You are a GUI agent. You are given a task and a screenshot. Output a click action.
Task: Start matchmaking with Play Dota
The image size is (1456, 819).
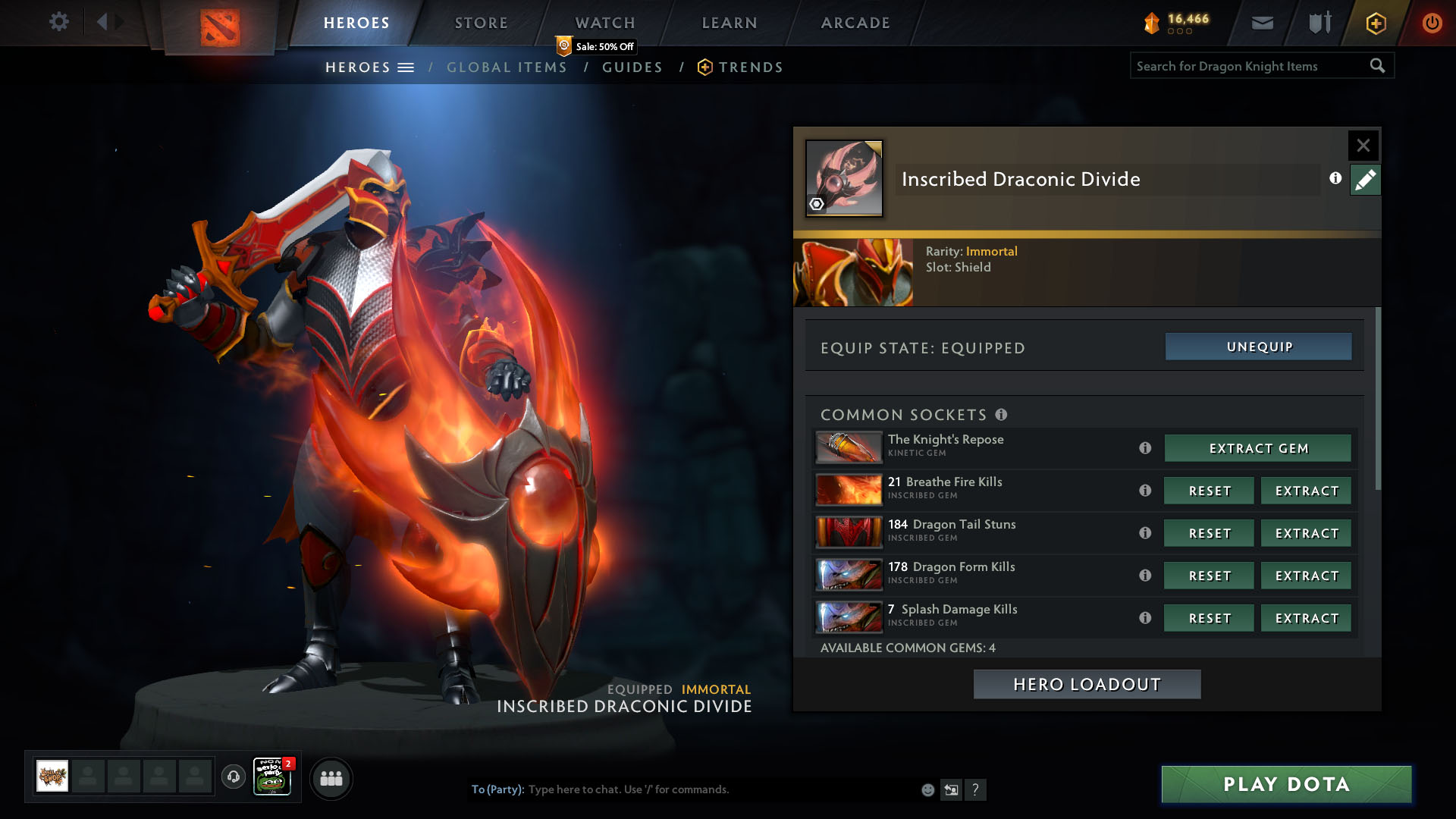(1286, 784)
